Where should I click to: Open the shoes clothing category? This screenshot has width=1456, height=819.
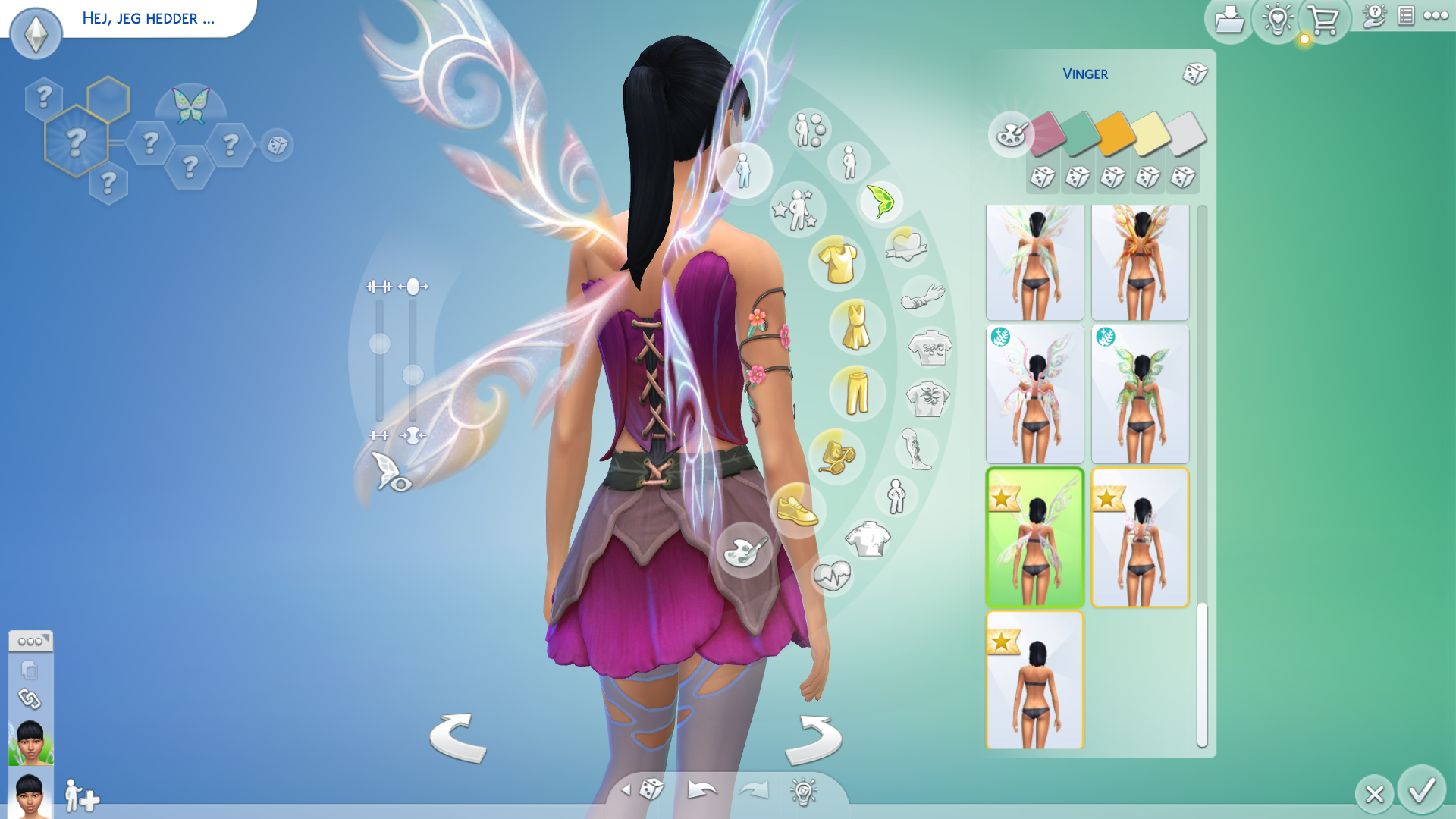797,510
